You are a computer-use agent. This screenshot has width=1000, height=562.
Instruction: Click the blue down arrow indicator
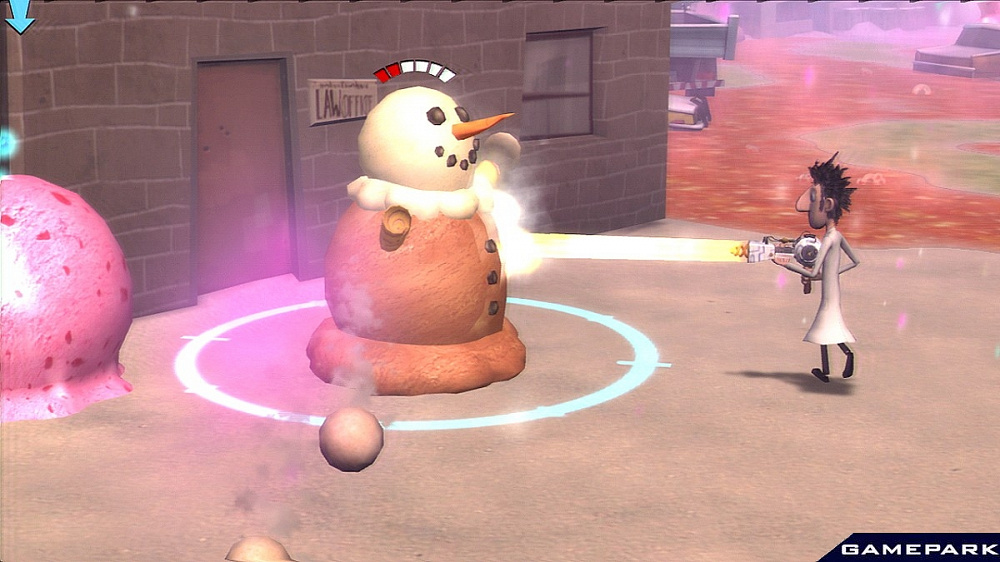(x=20, y=15)
